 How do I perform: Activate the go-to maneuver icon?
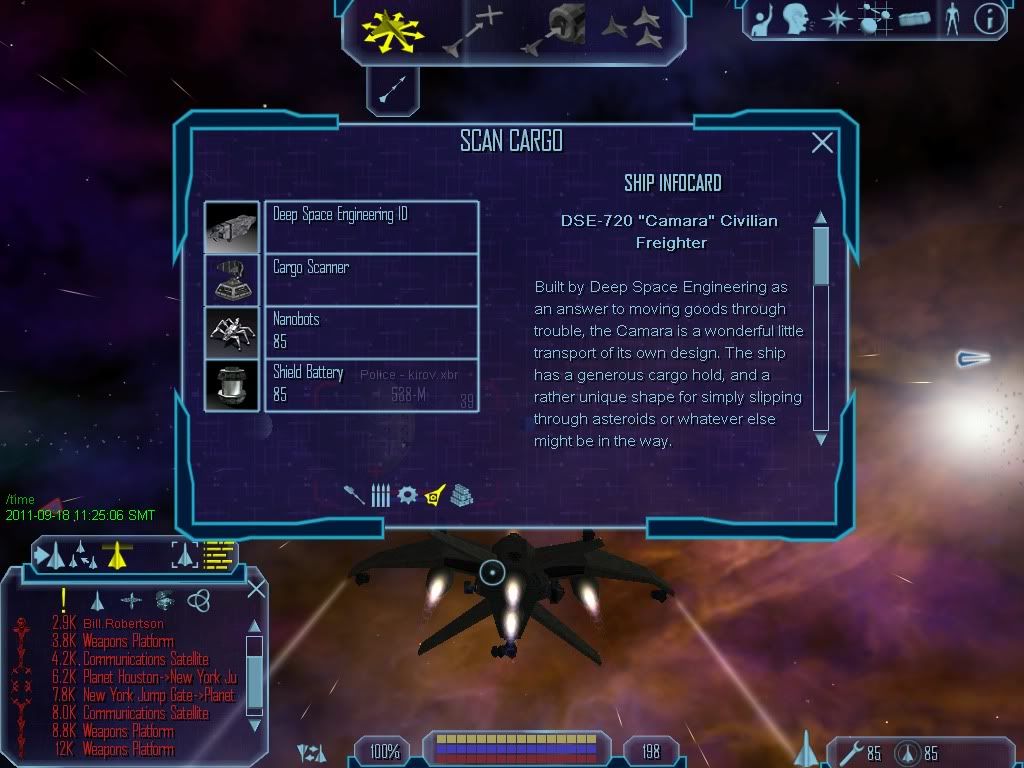(x=473, y=31)
